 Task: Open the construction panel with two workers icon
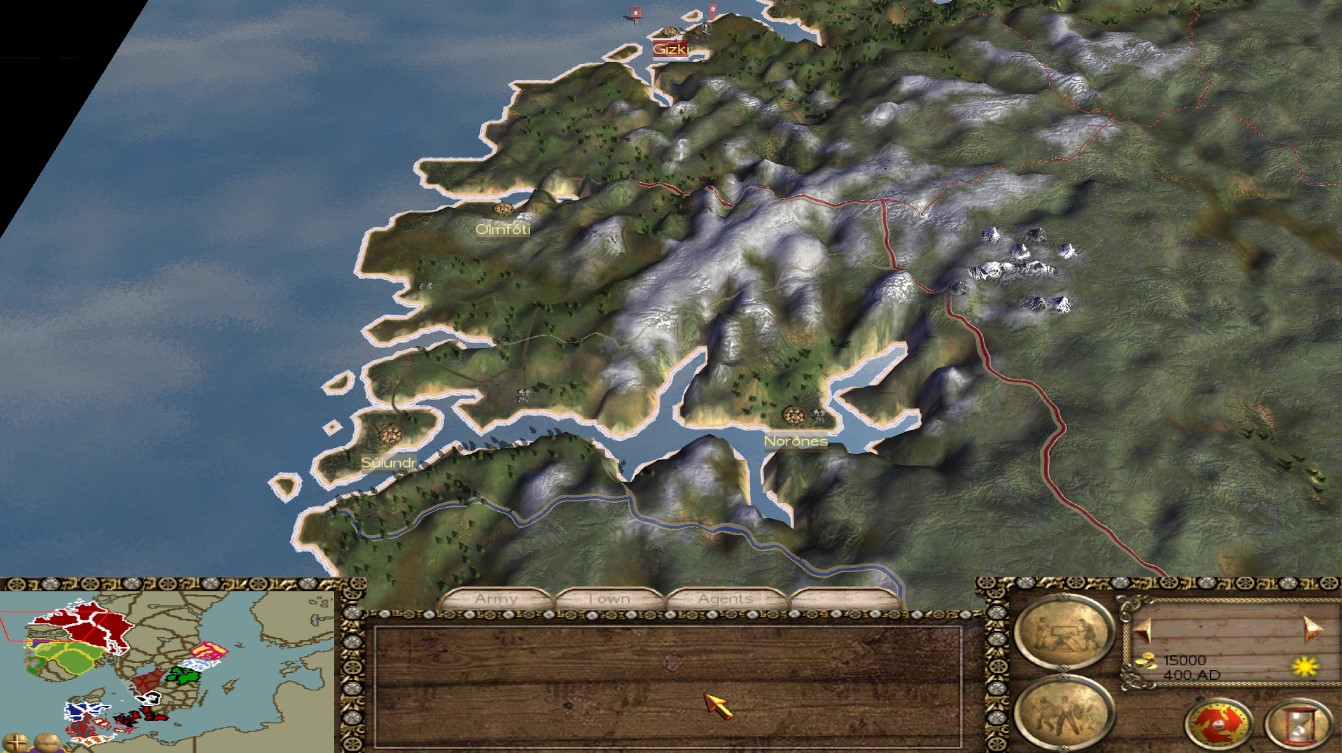(x=1063, y=632)
